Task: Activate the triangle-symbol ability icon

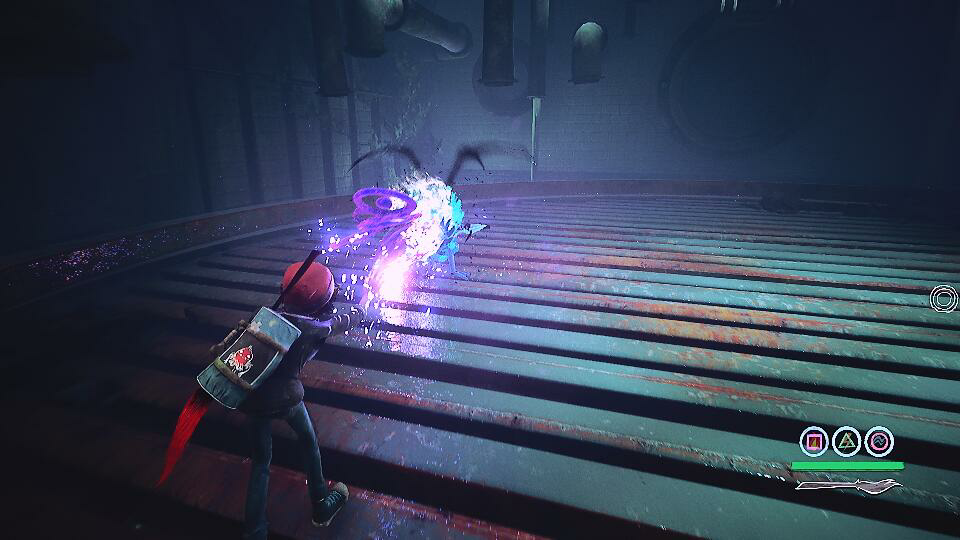Action: point(847,441)
